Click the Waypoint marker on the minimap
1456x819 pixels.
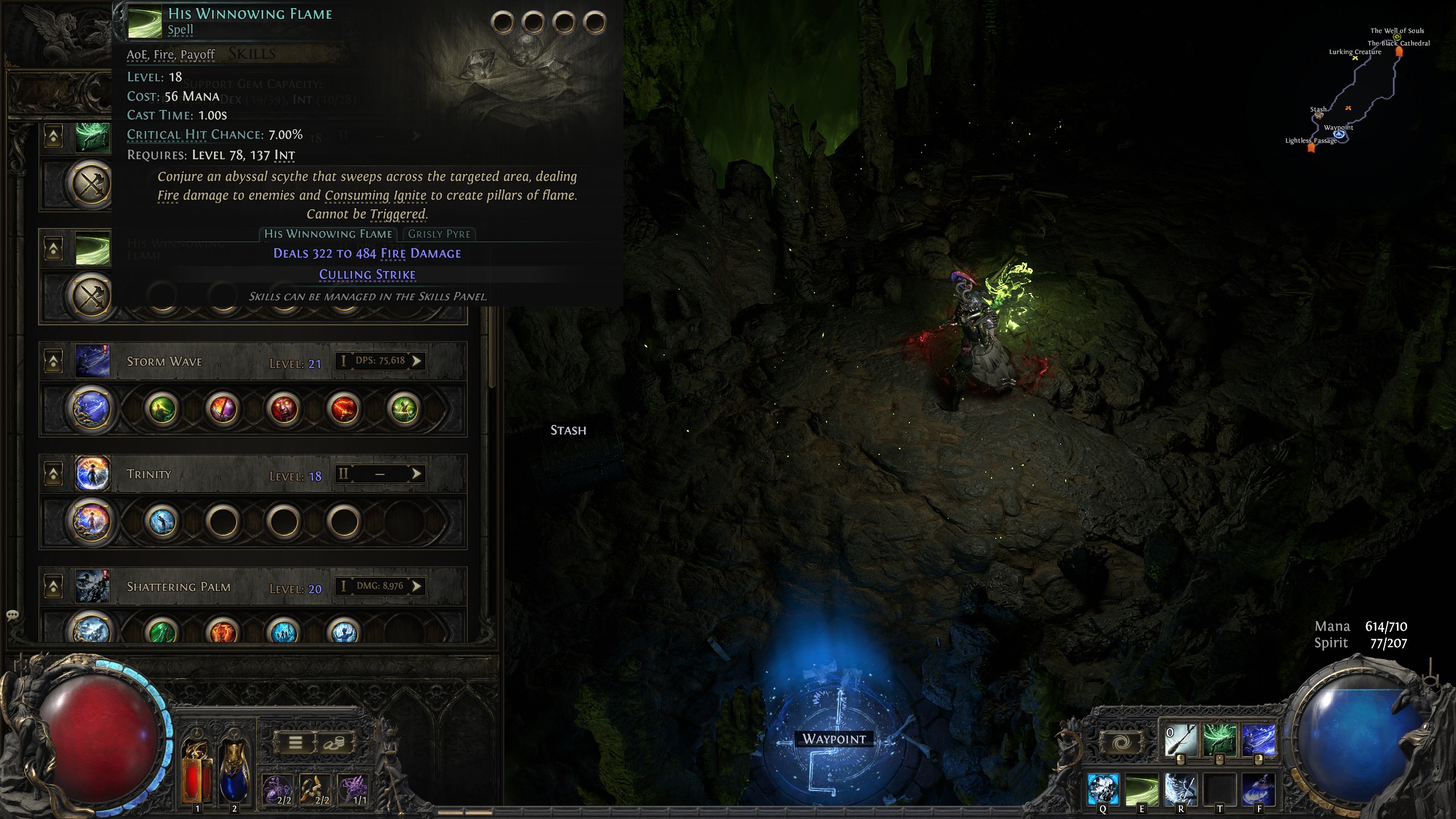1339,135
